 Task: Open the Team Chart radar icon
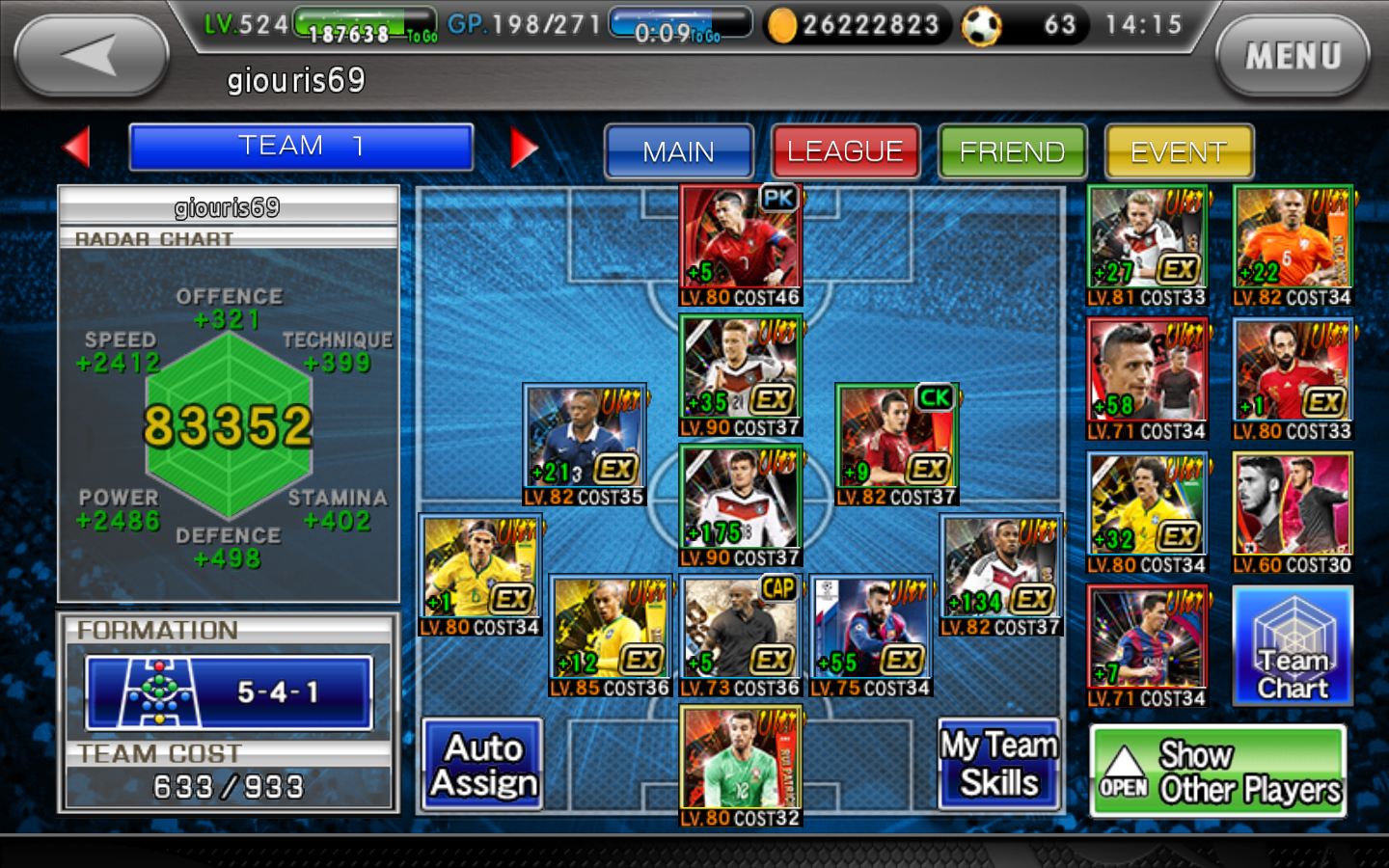tap(1293, 648)
